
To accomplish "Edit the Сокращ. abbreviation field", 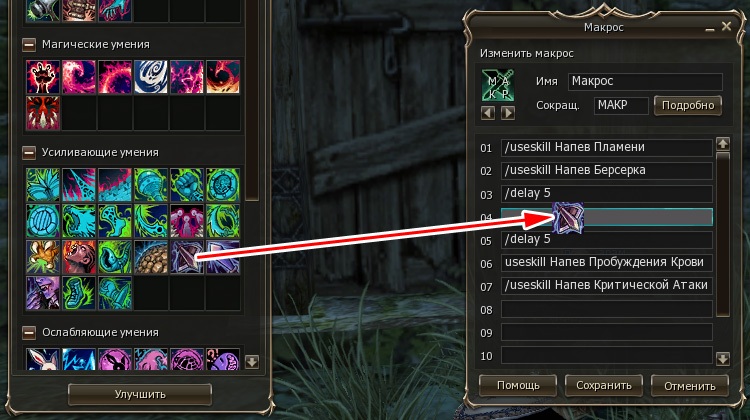I will [620, 105].
